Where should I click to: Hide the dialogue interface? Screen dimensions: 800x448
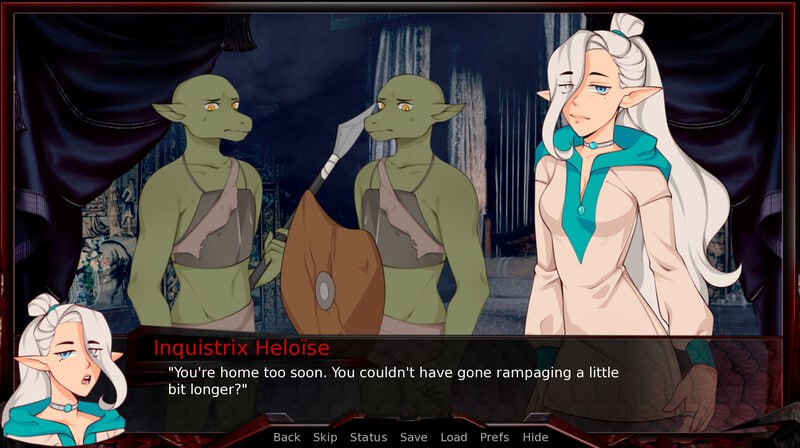pos(535,437)
